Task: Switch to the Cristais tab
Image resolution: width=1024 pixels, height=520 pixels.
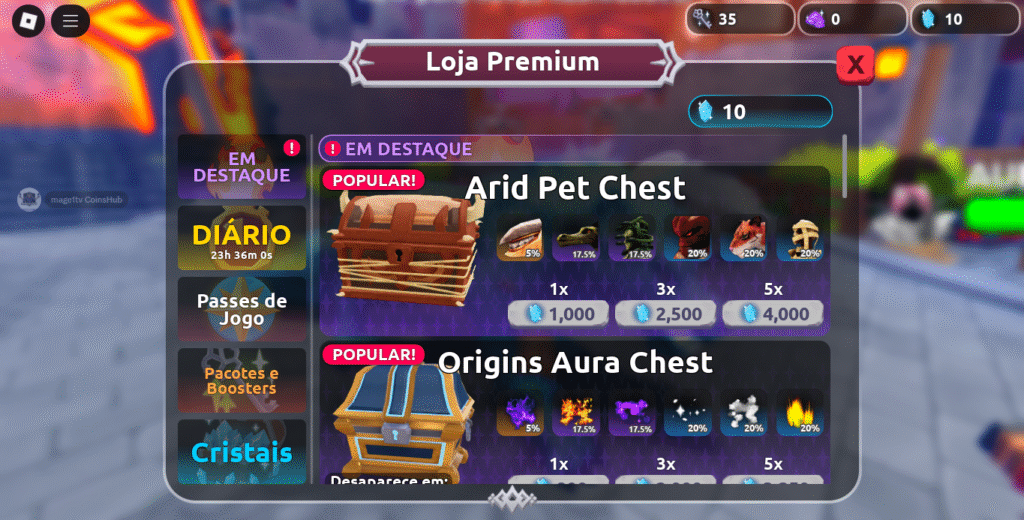Action: [x=242, y=451]
